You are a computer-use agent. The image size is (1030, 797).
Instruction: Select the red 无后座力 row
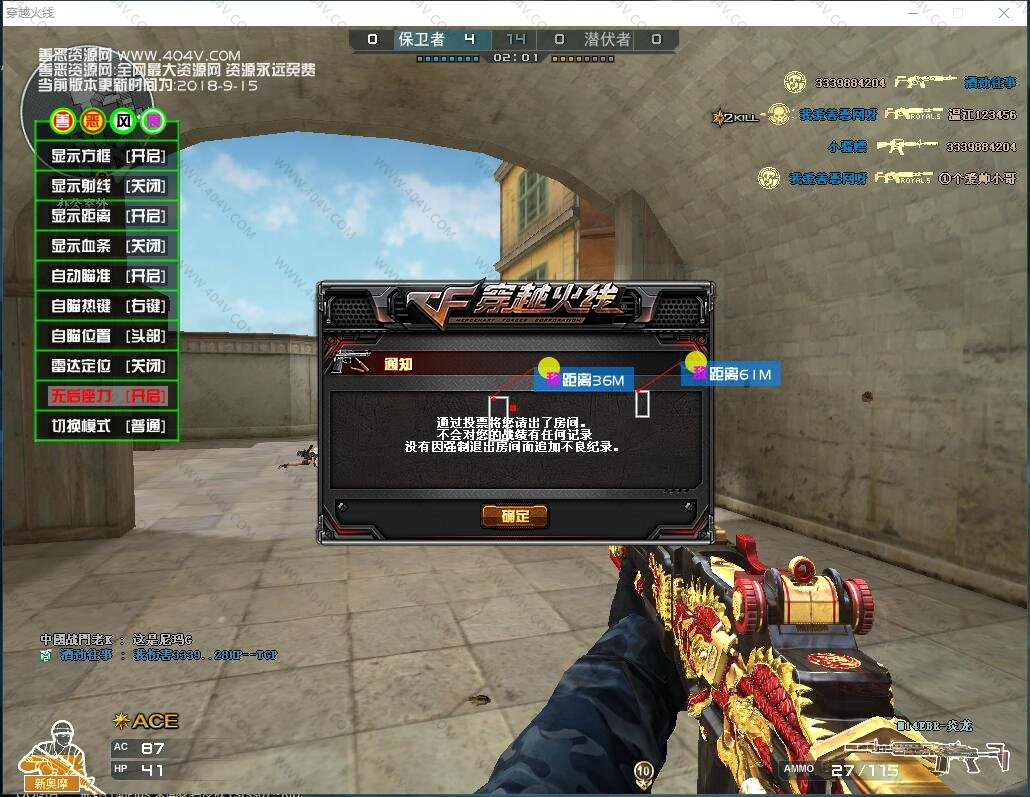pyautogui.click(x=107, y=396)
